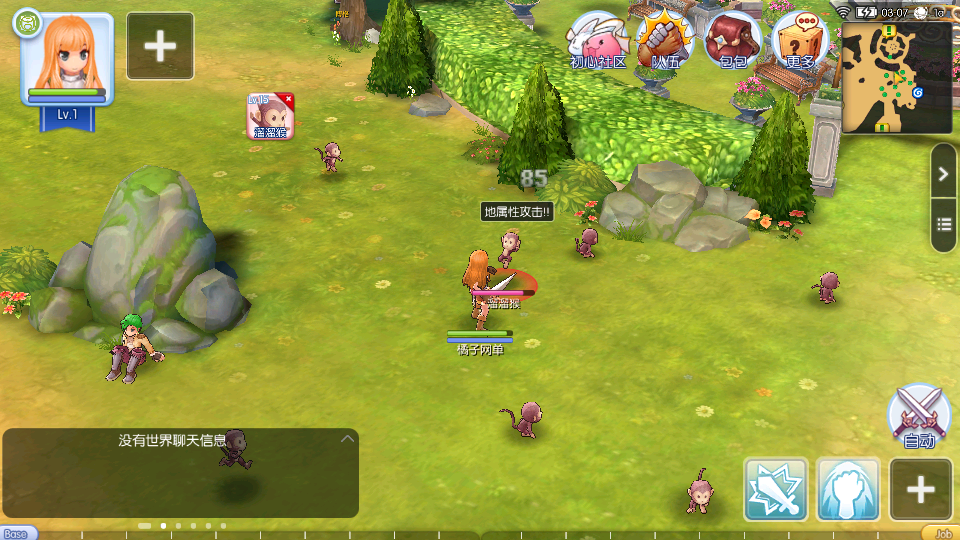Expand the side panel arrow button
Image resolution: width=960 pixels, height=540 pixels.
(x=944, y=175)
